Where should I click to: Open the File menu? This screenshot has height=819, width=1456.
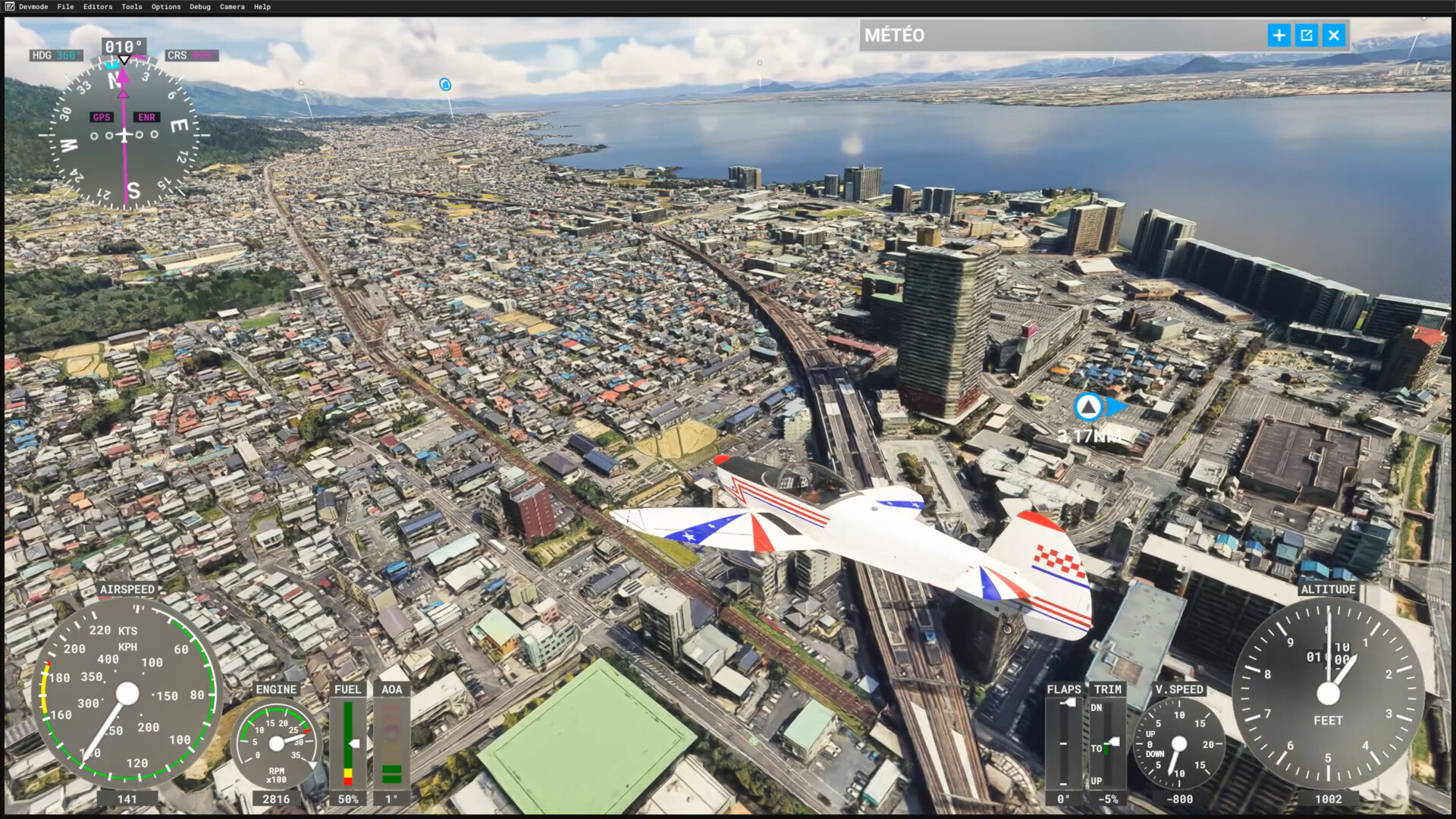click(x=66, y=7)
